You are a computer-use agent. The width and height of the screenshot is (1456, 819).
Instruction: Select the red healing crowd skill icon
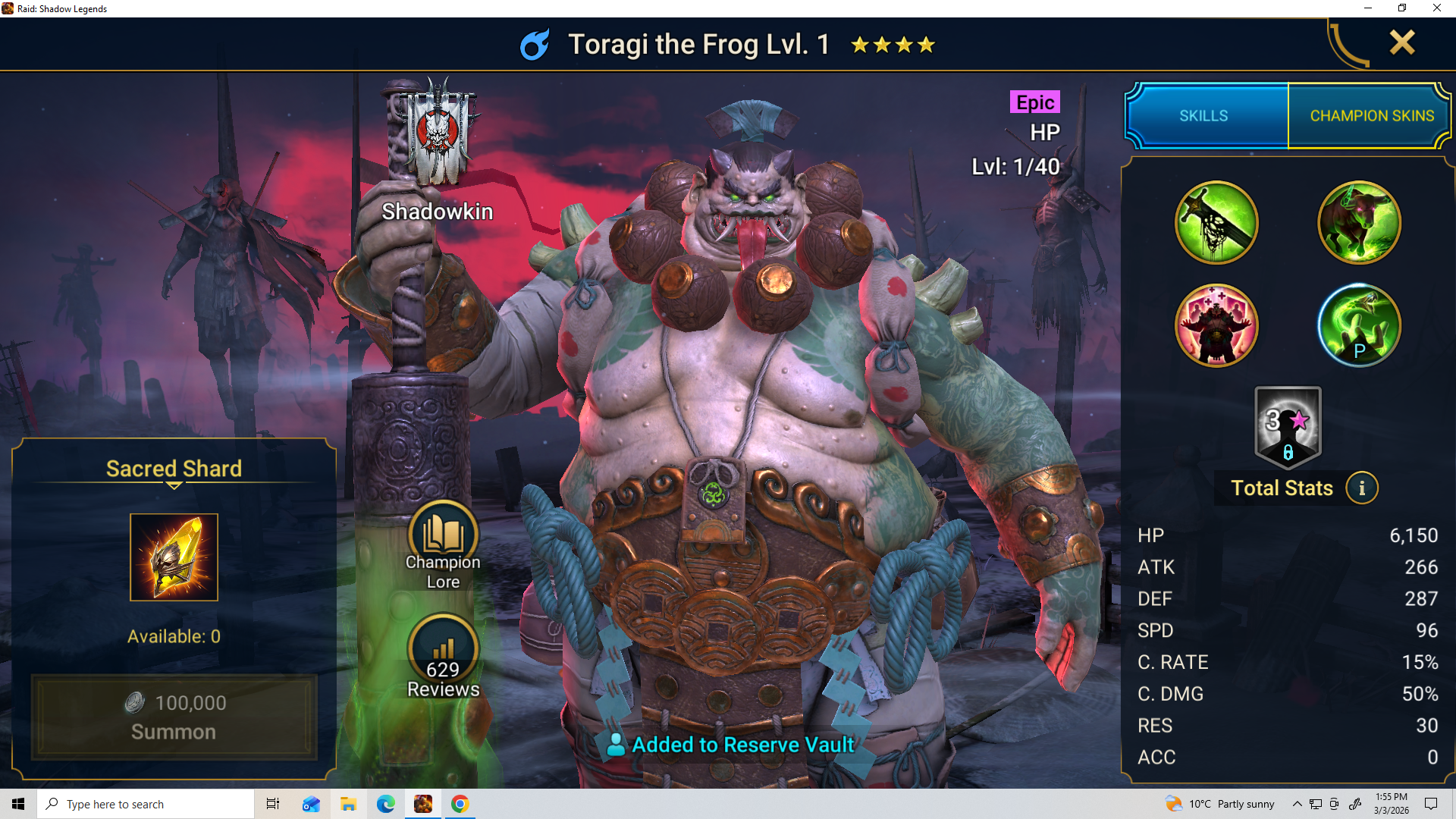coord(1216,326)
